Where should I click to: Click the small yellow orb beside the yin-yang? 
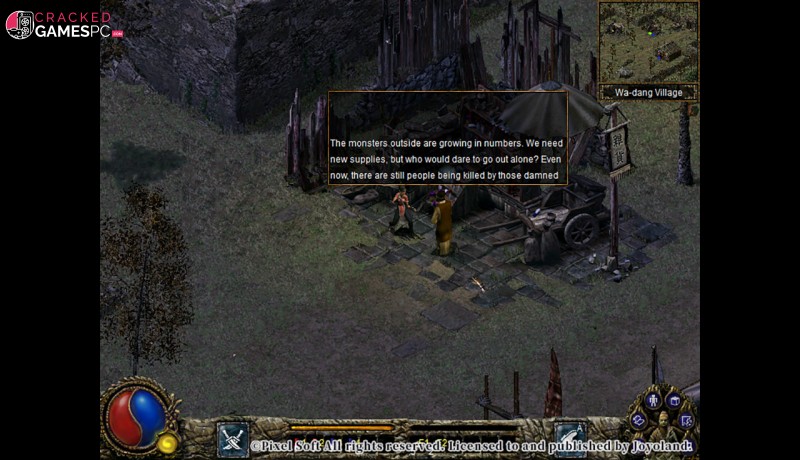pos(167,443)
